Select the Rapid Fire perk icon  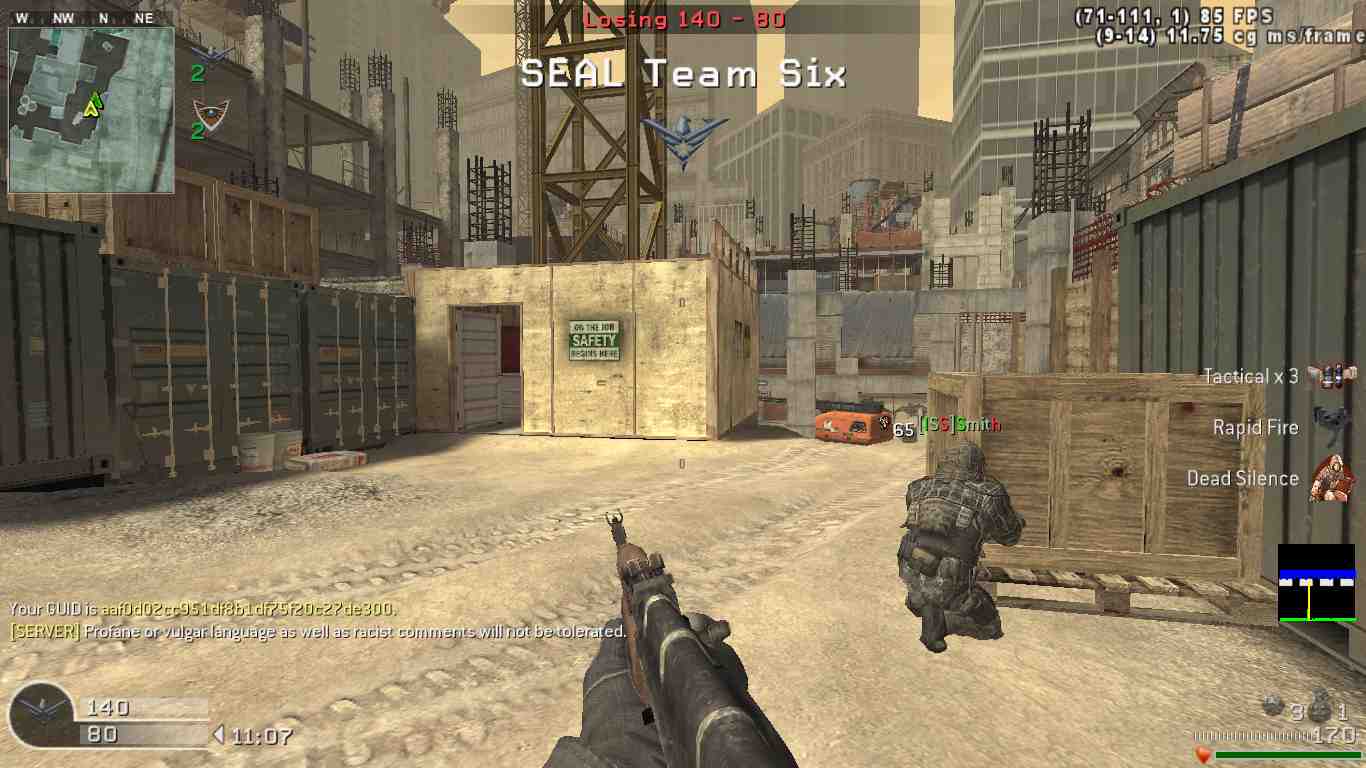pyautogui.click(x=1329, y=427)
